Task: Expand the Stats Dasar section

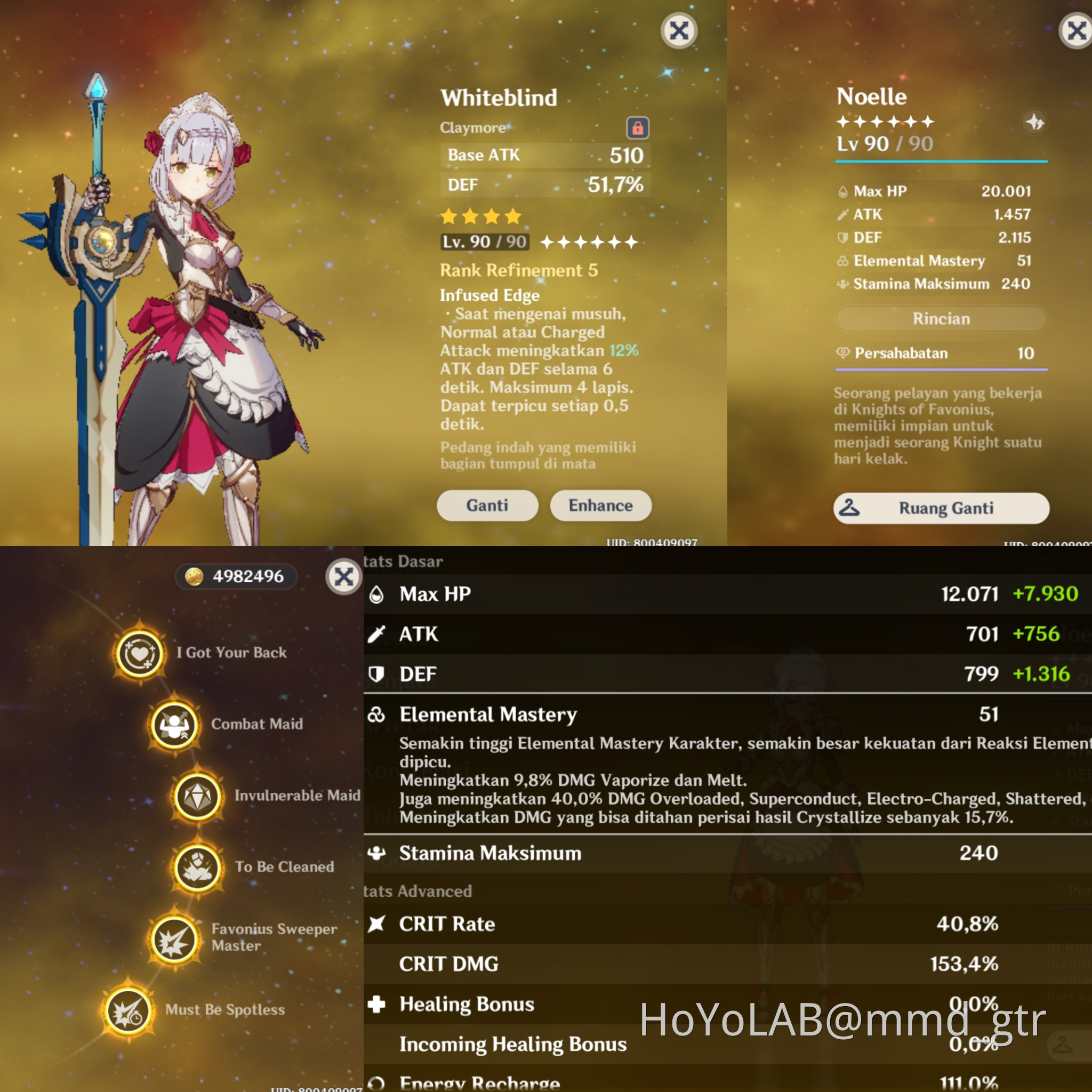Action: (404, 561)
